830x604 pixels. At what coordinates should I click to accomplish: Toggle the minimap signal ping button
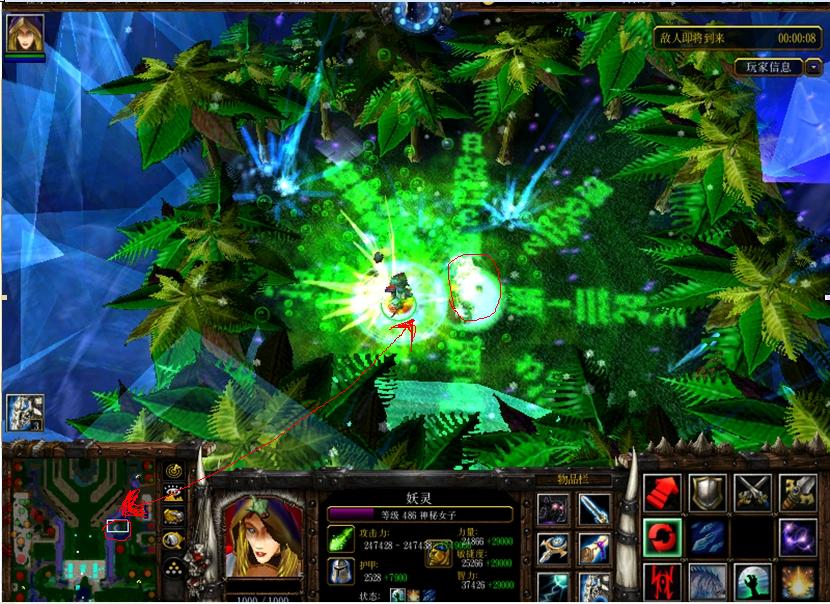click(x=174, y=471)
